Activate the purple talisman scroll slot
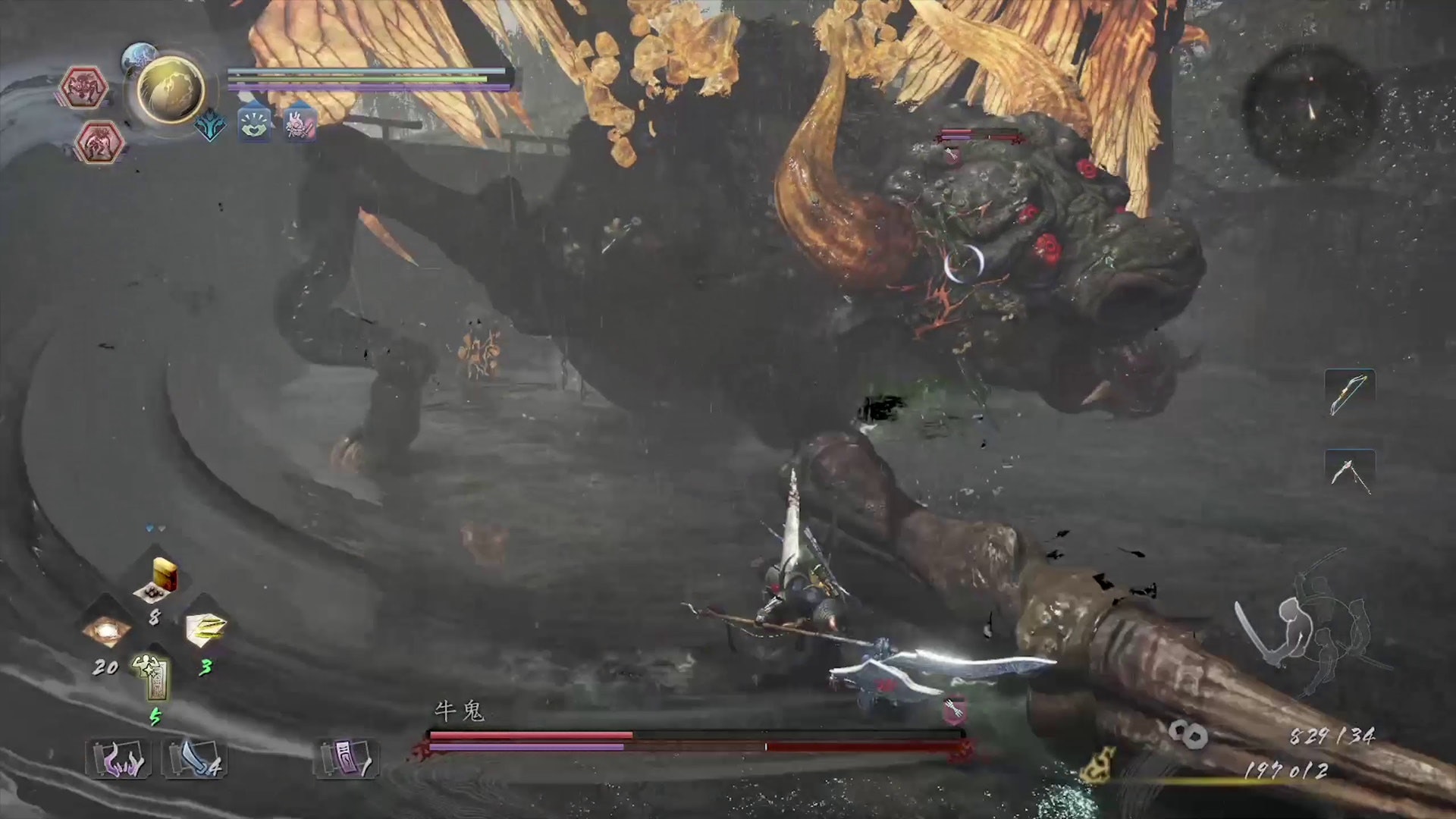Viewport: 1456px width, 819px height. 346,758
